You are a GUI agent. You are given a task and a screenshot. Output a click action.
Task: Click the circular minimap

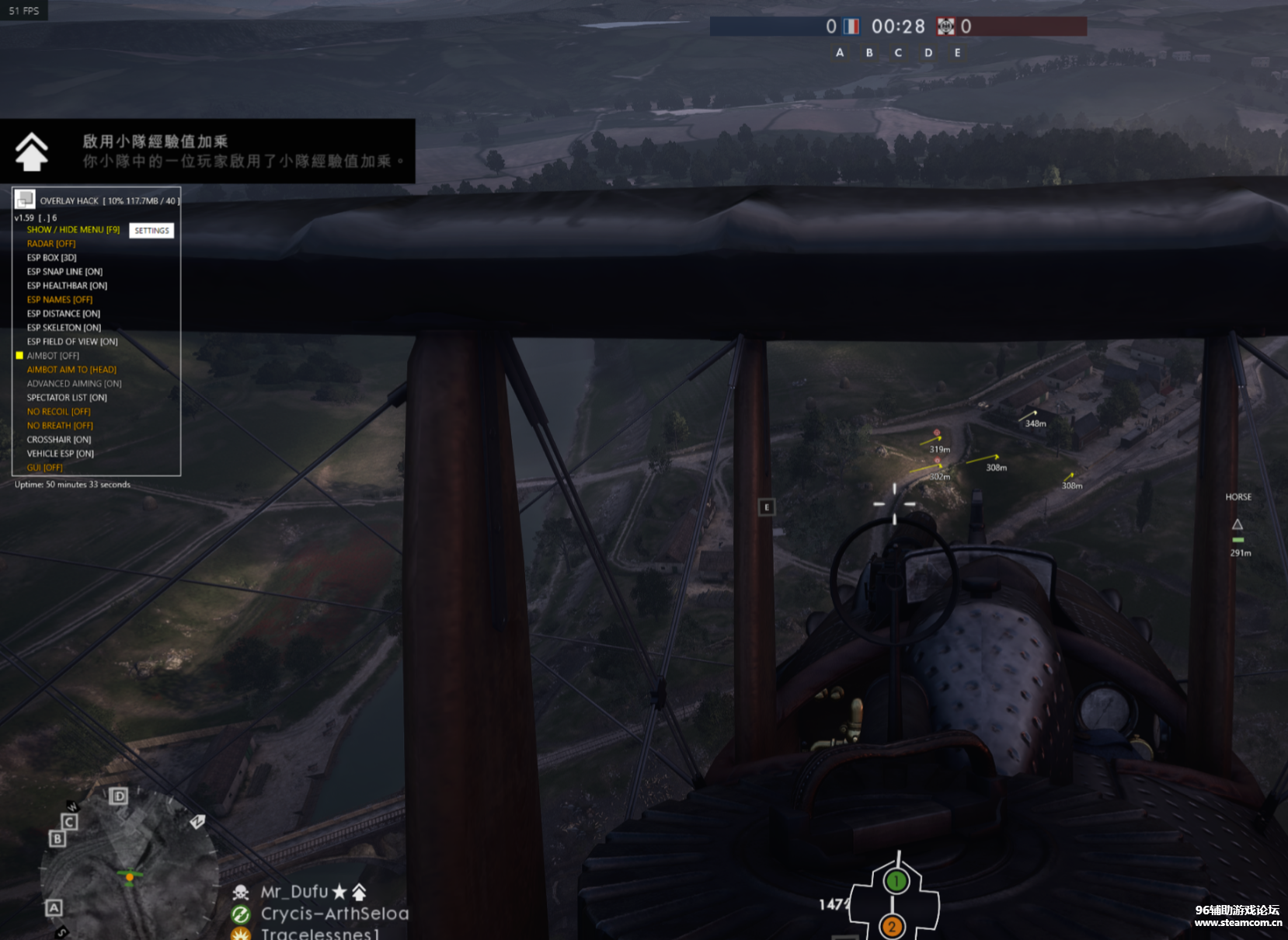coord(129,869)
